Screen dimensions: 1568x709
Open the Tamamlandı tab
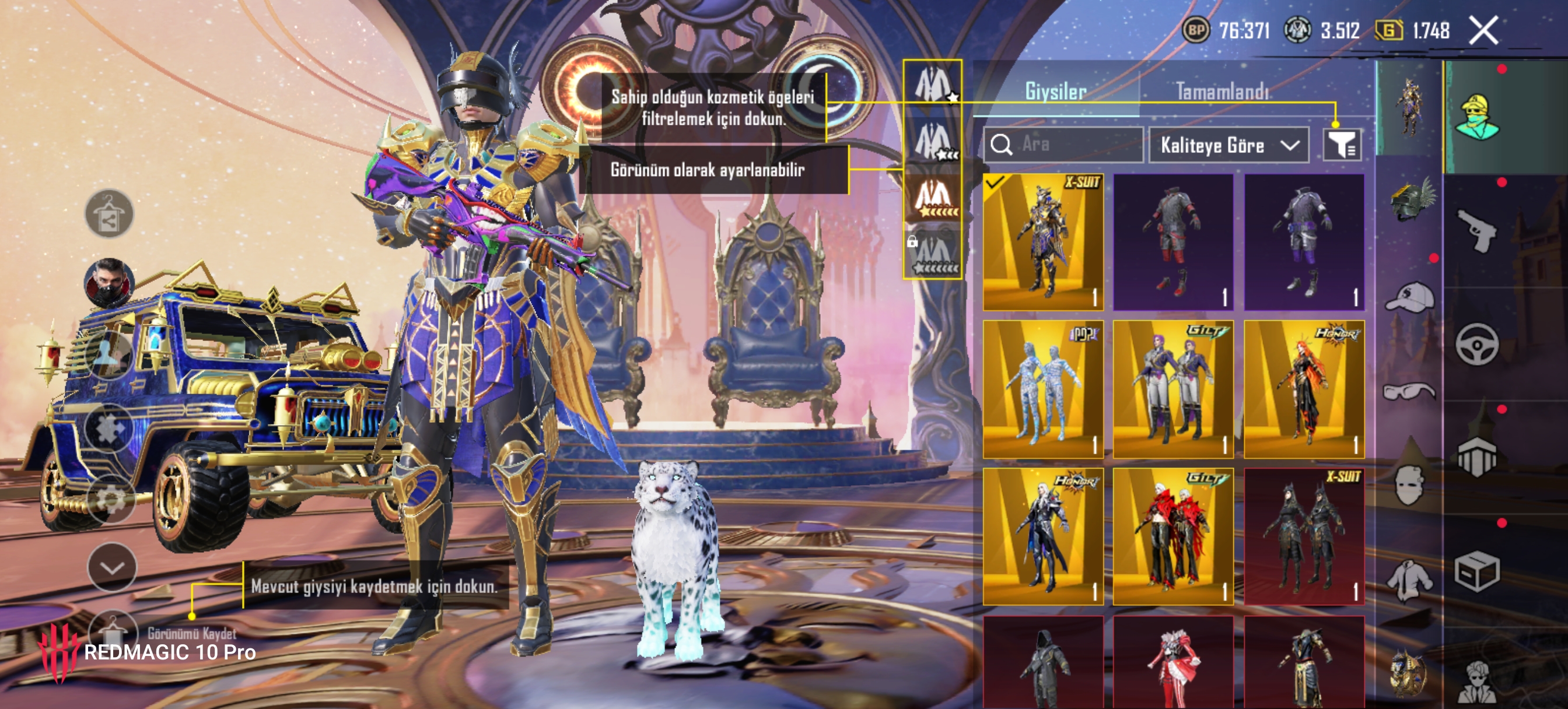[x=1222, y=92]
